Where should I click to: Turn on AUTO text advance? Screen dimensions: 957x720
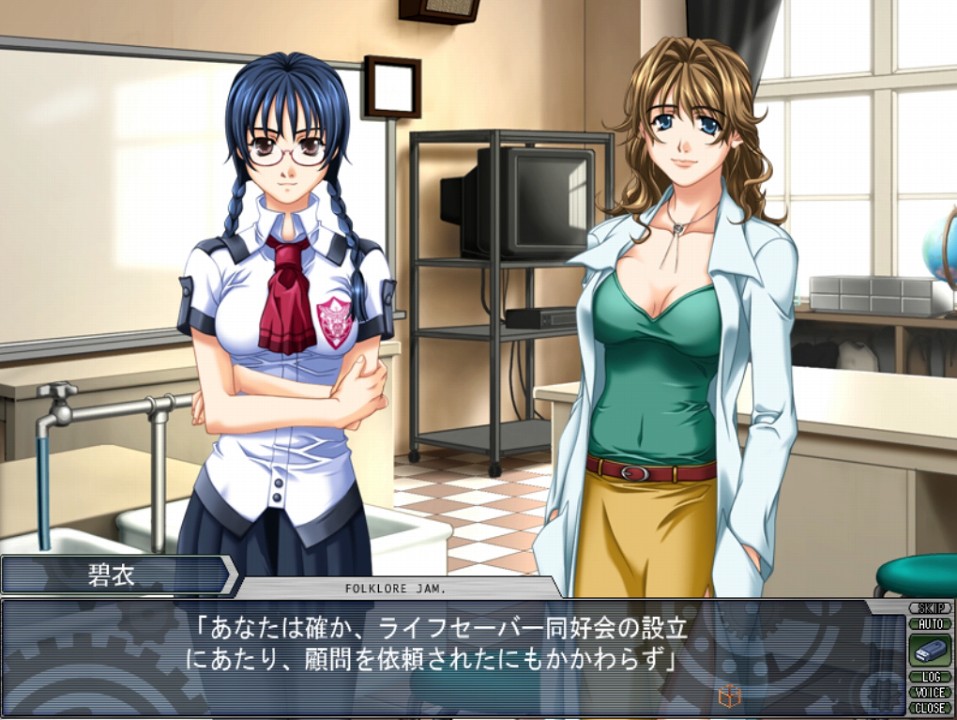coord(929,623)
